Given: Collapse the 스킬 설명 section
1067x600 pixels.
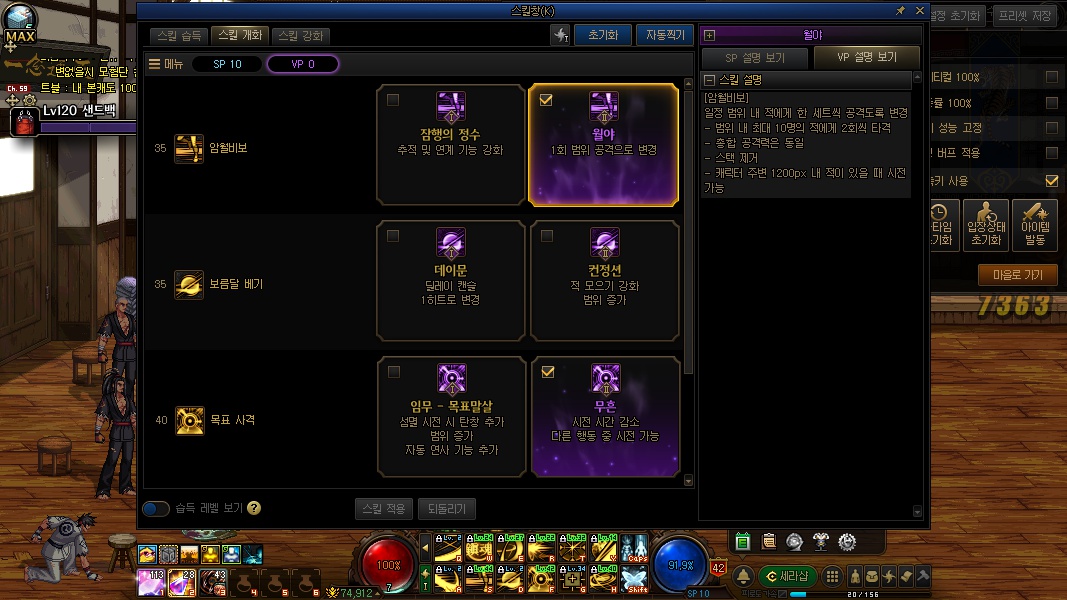Looking at the screenshot, I should tap(709, 80).
